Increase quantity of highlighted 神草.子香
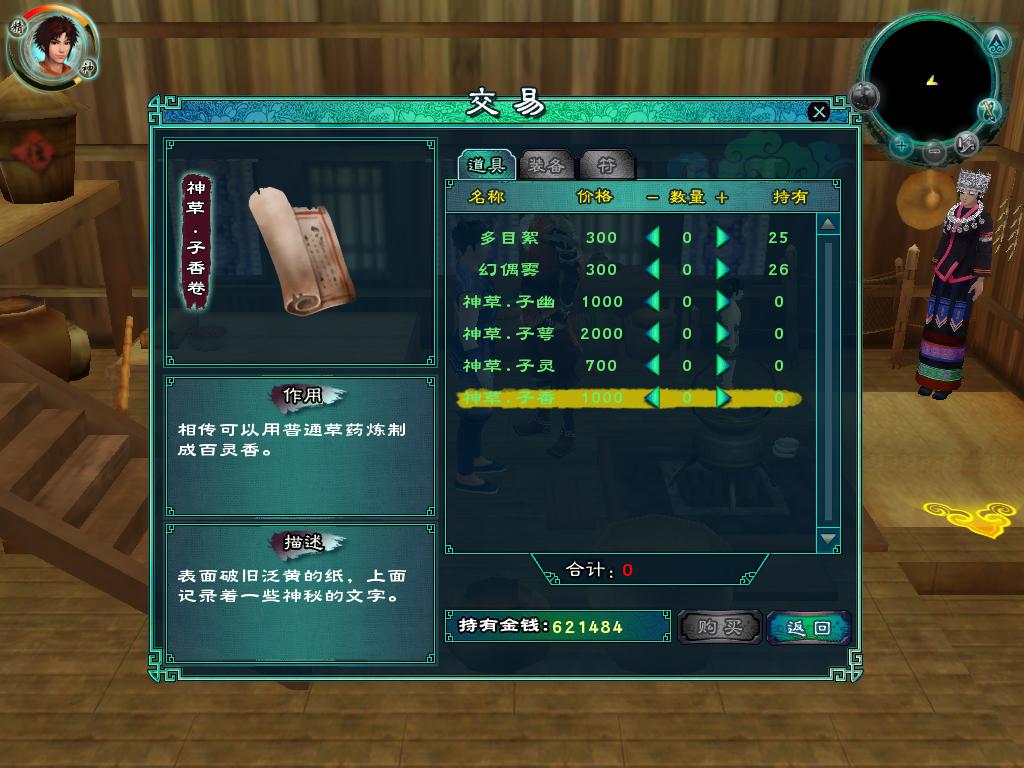 722,398
